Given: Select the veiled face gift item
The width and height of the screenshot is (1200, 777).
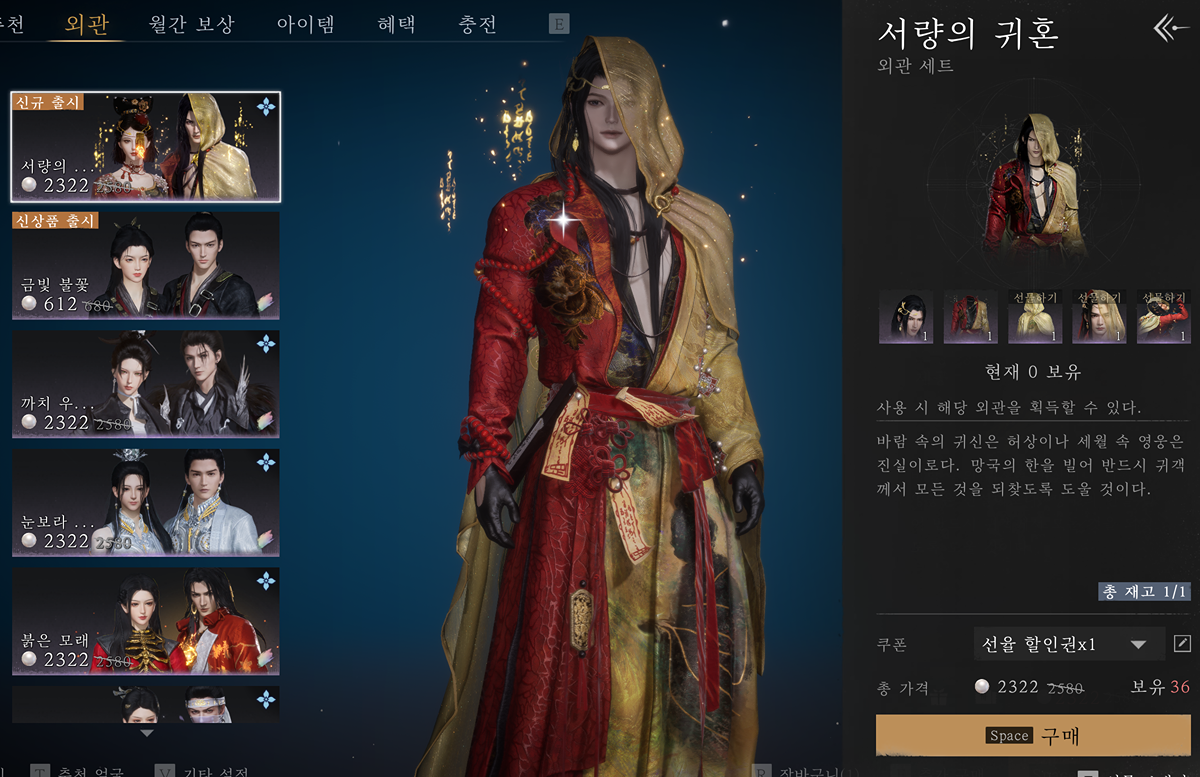Looking at the screenshot, I should (1099, 318).
